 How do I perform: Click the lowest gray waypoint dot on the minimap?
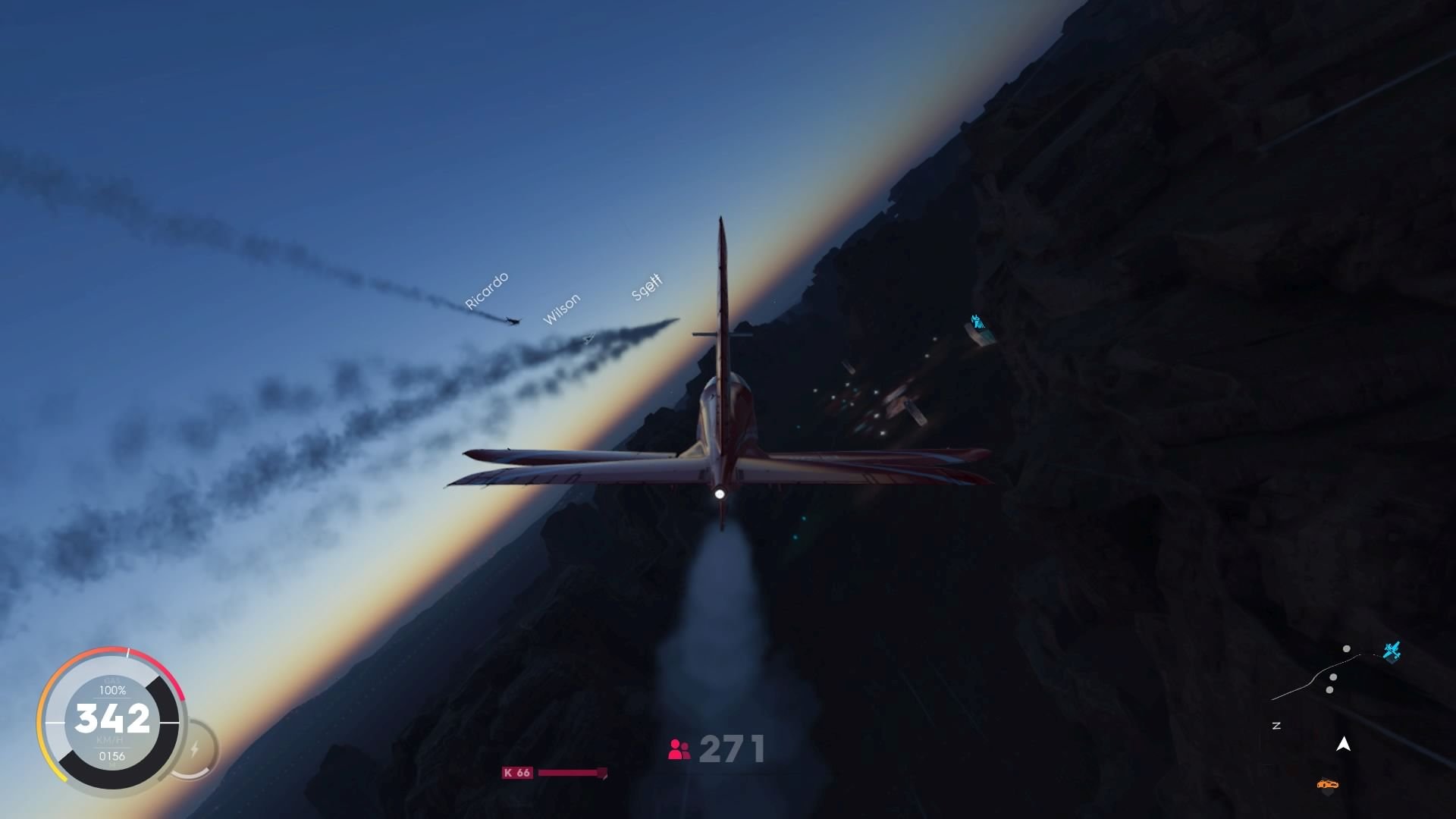tap(1329, 690)
